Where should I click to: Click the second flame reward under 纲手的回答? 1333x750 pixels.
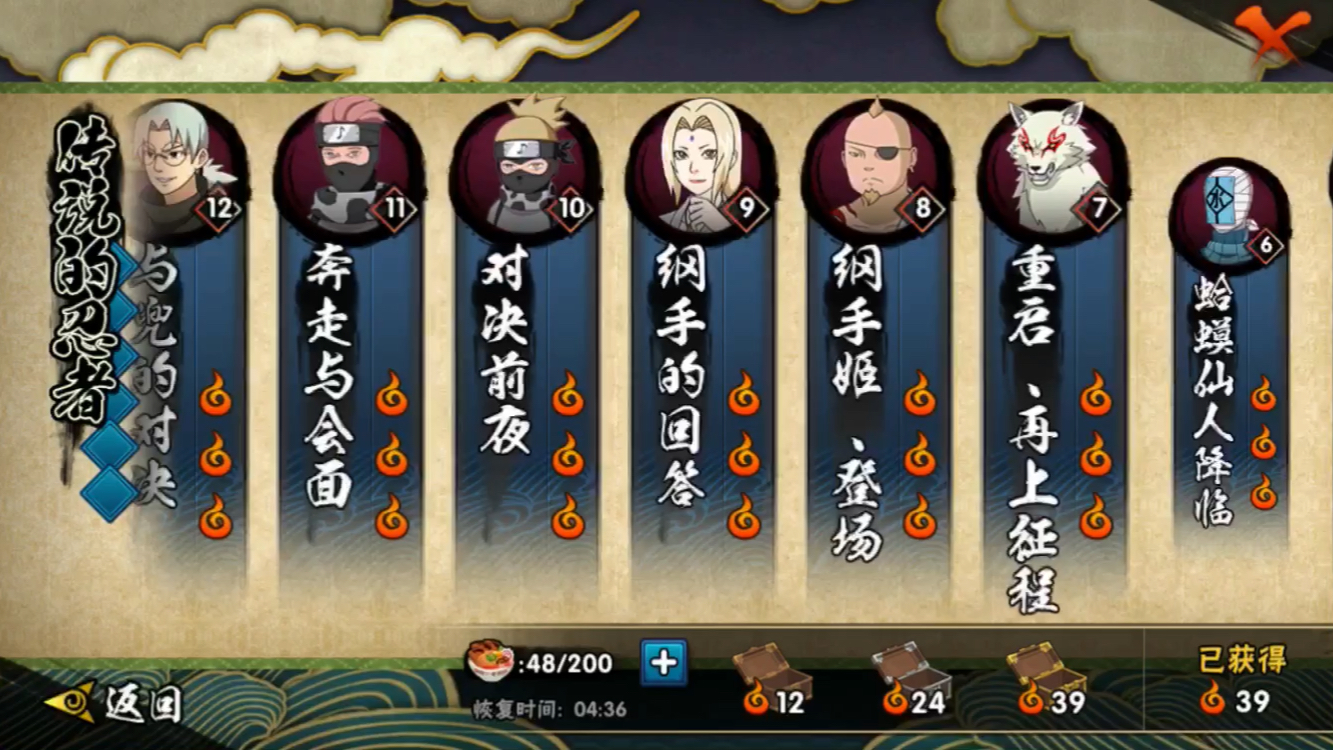point(743,460)
